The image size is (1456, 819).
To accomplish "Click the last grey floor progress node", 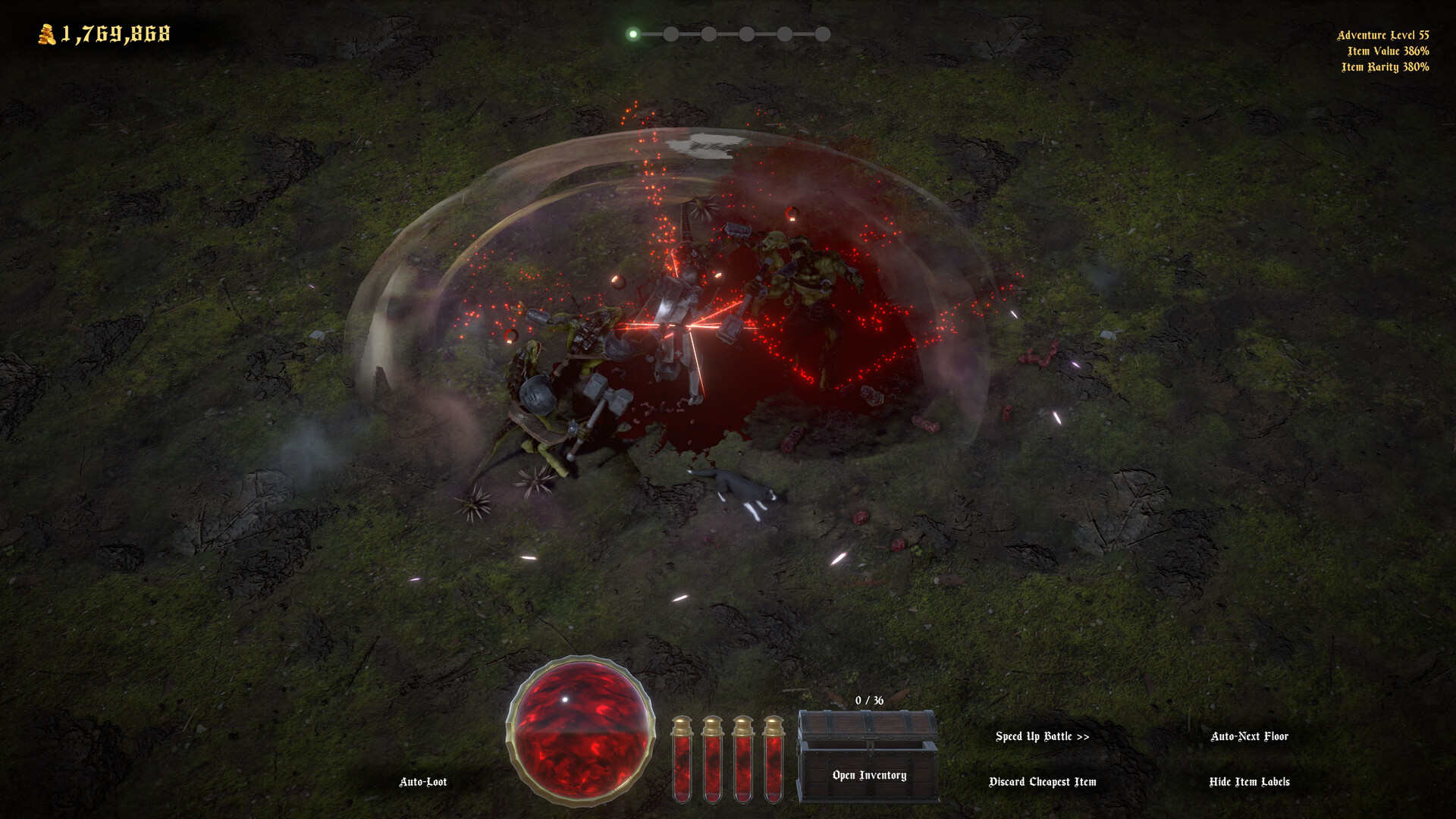I will click(x=823, y=33).
